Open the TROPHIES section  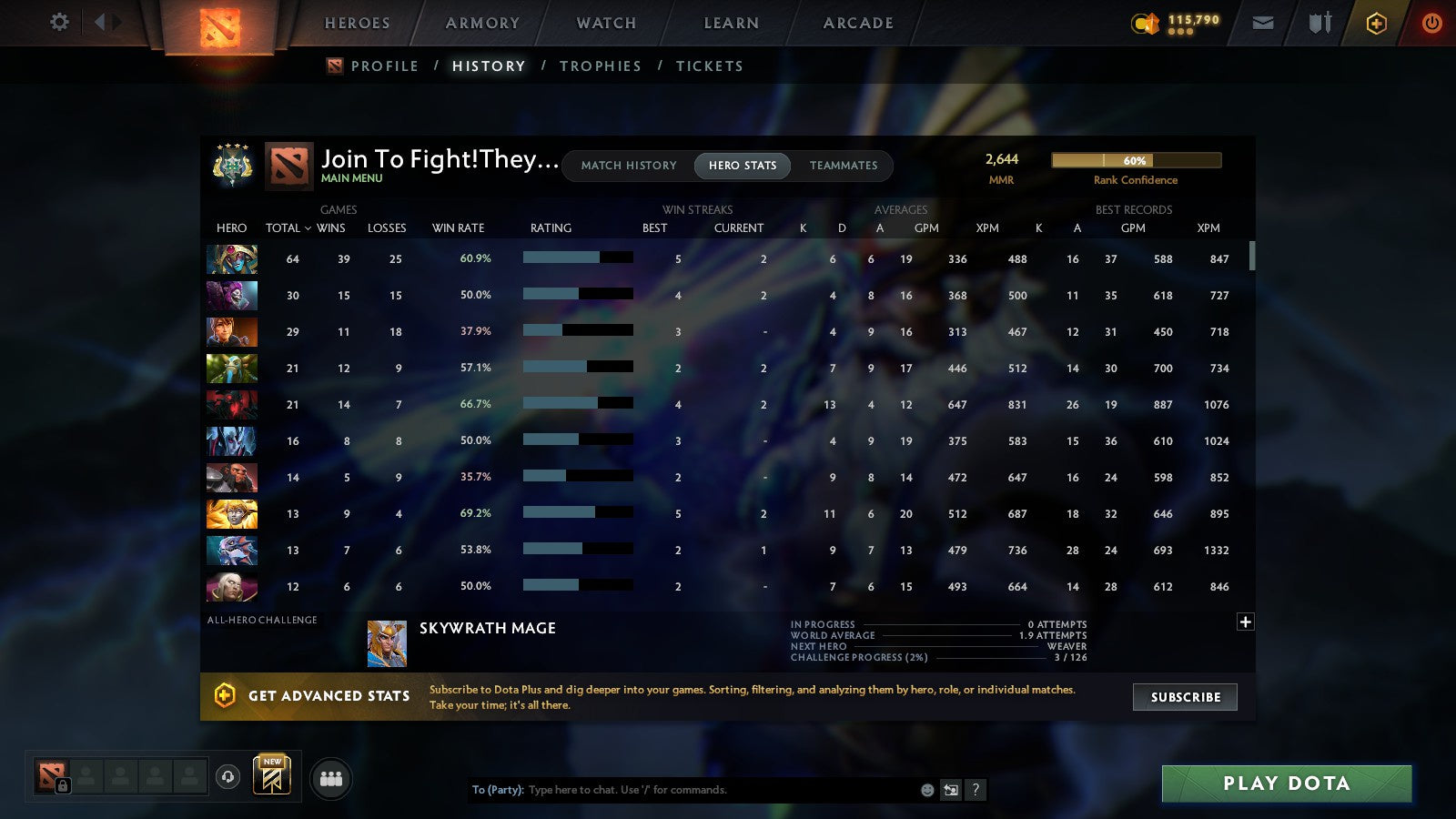[601, 66]
